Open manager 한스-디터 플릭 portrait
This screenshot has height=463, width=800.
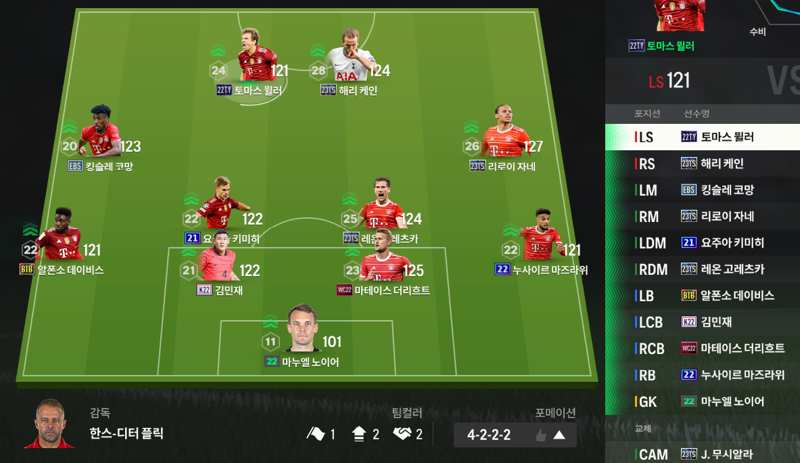click(51, 423)
